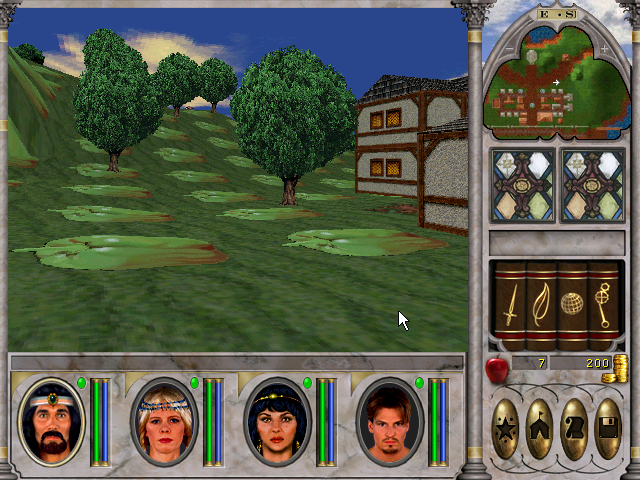This screenshot has height=480, width=640.
Task: Click the stack of gold coins
Action: coord(620,366)
